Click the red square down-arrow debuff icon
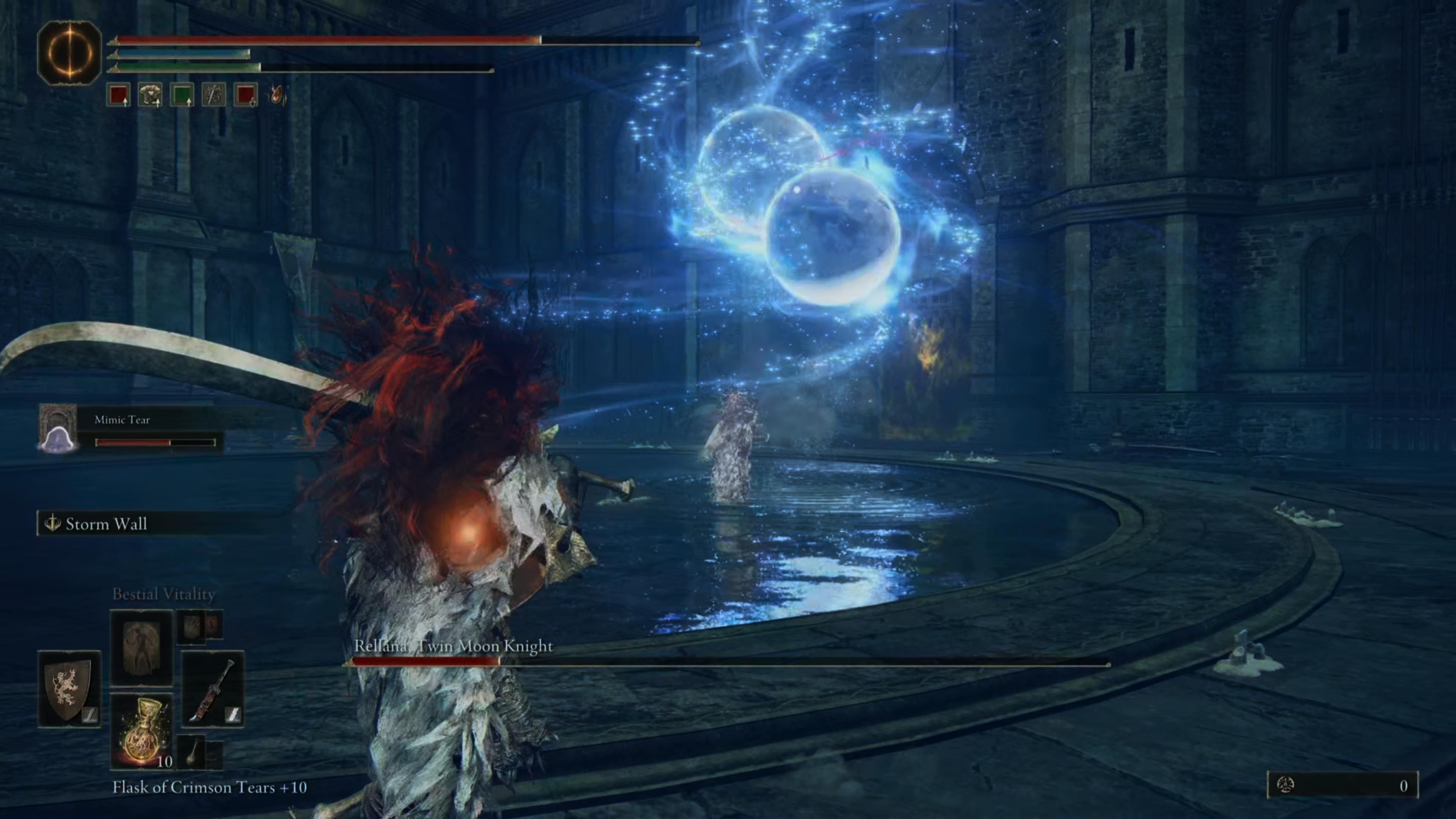Image resolution: width=1456 pixels, height=819 pixels. click(x=245, y=94)
